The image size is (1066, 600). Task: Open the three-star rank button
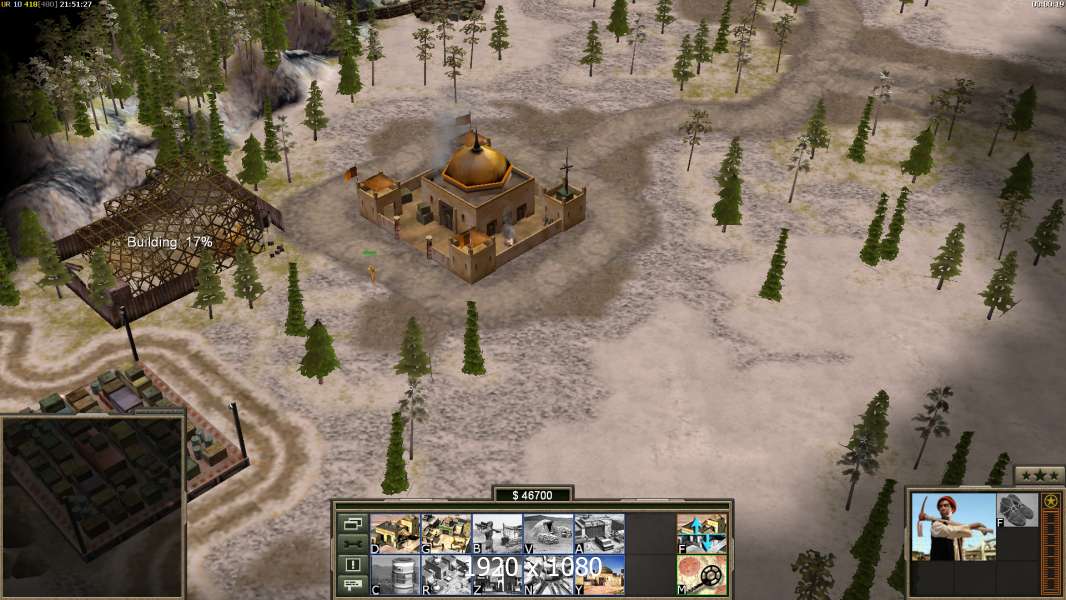tap(1039, 475)
